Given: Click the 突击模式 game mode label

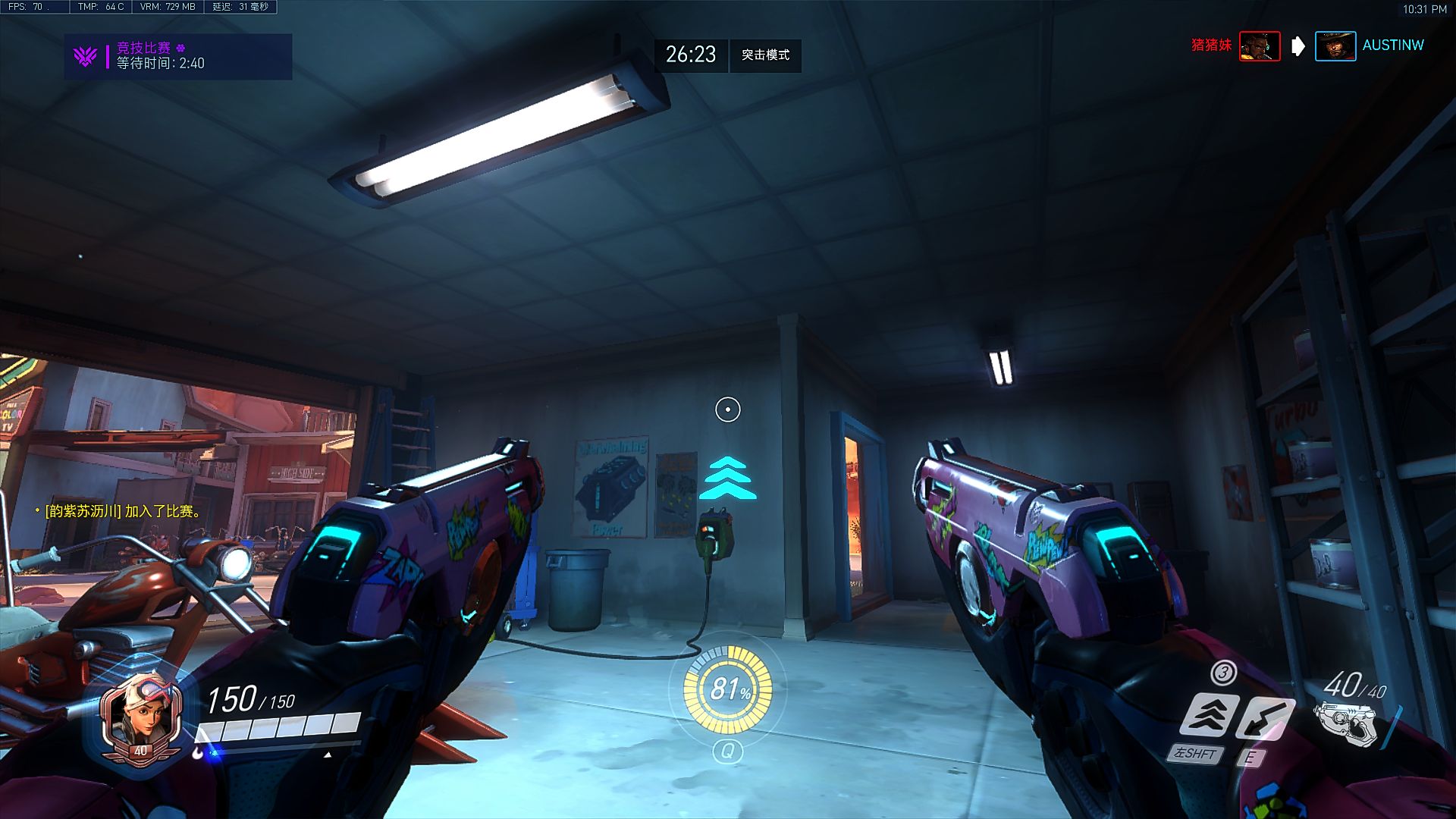Looking at the screenshot, I should click(765, 55).
